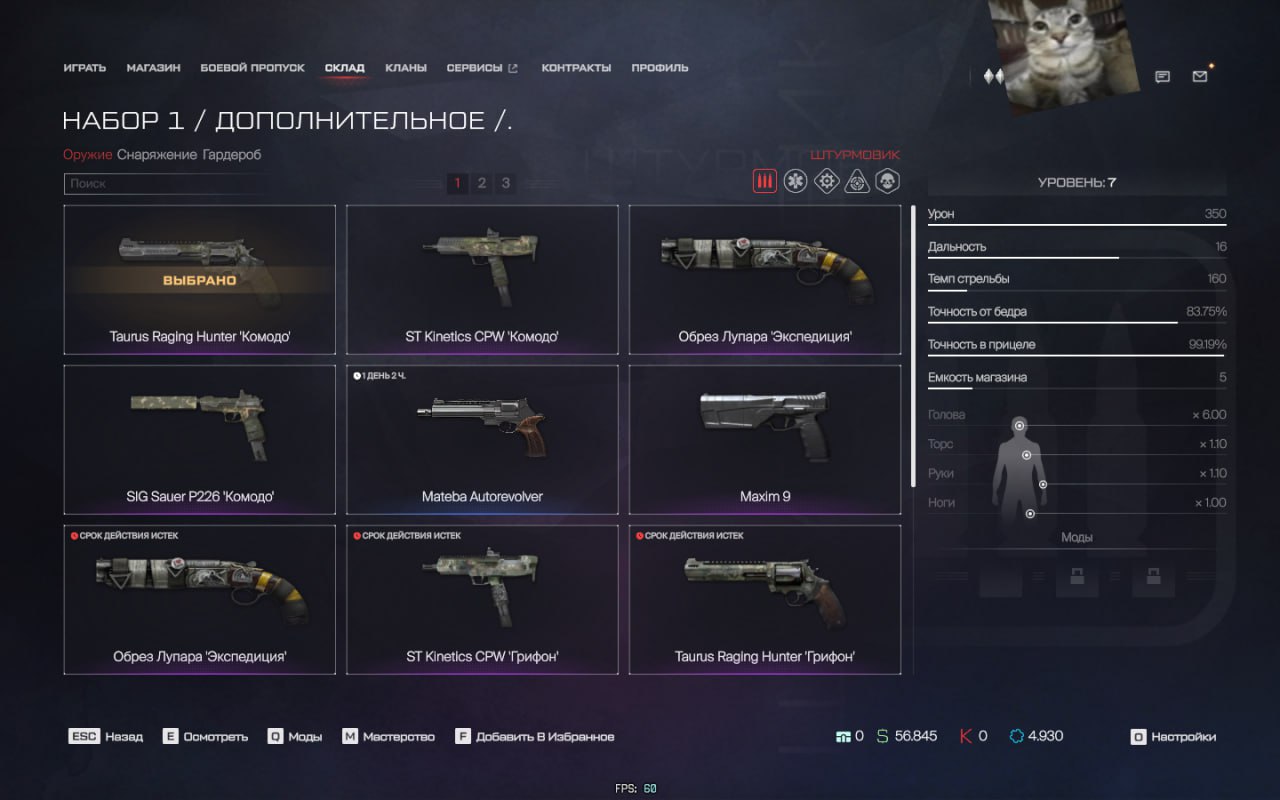Open the mail envelope icon
1280x800 pixels.
[x=1200, y=76]
